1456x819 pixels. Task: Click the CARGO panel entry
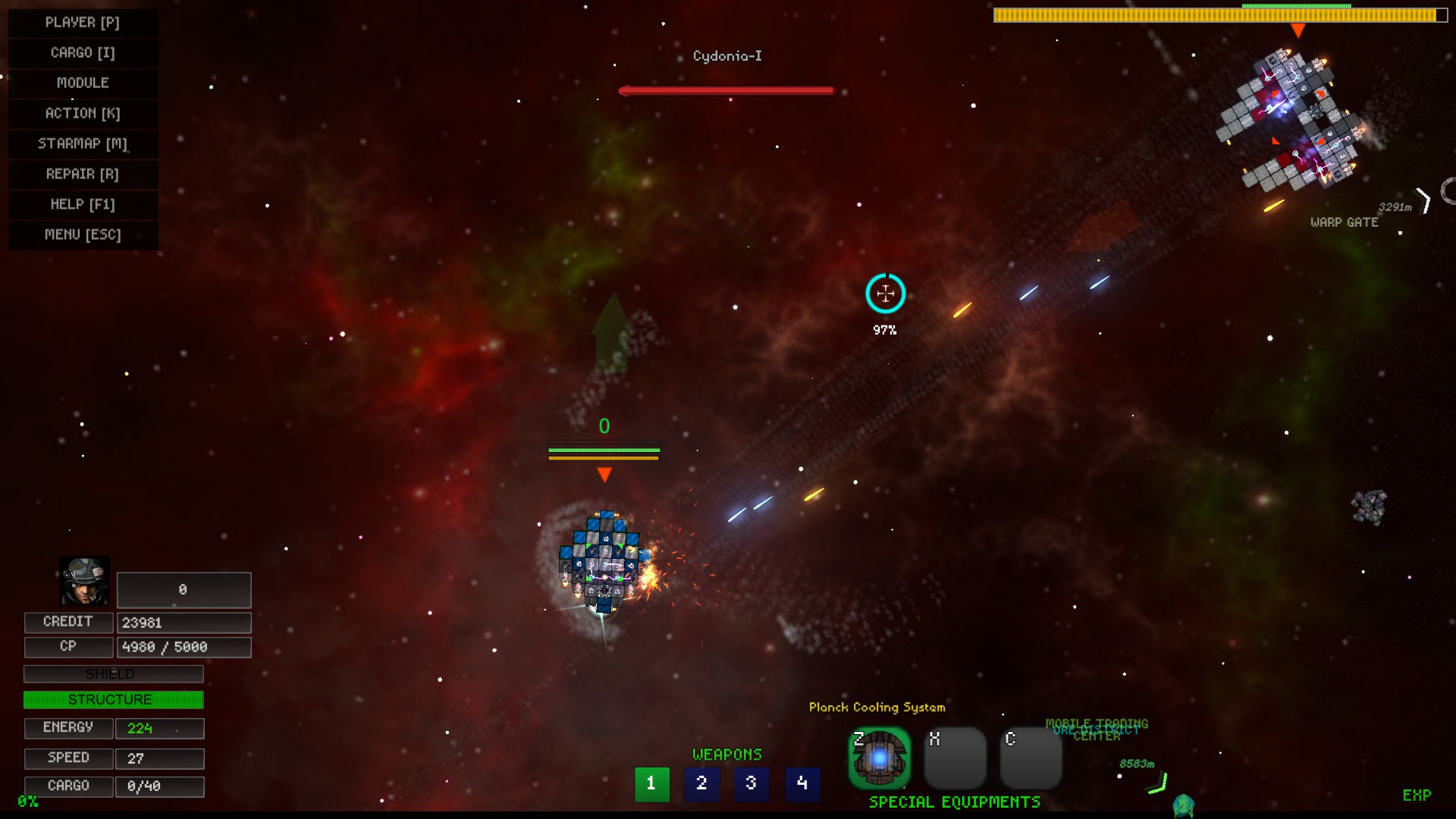(x=83, y=52)
